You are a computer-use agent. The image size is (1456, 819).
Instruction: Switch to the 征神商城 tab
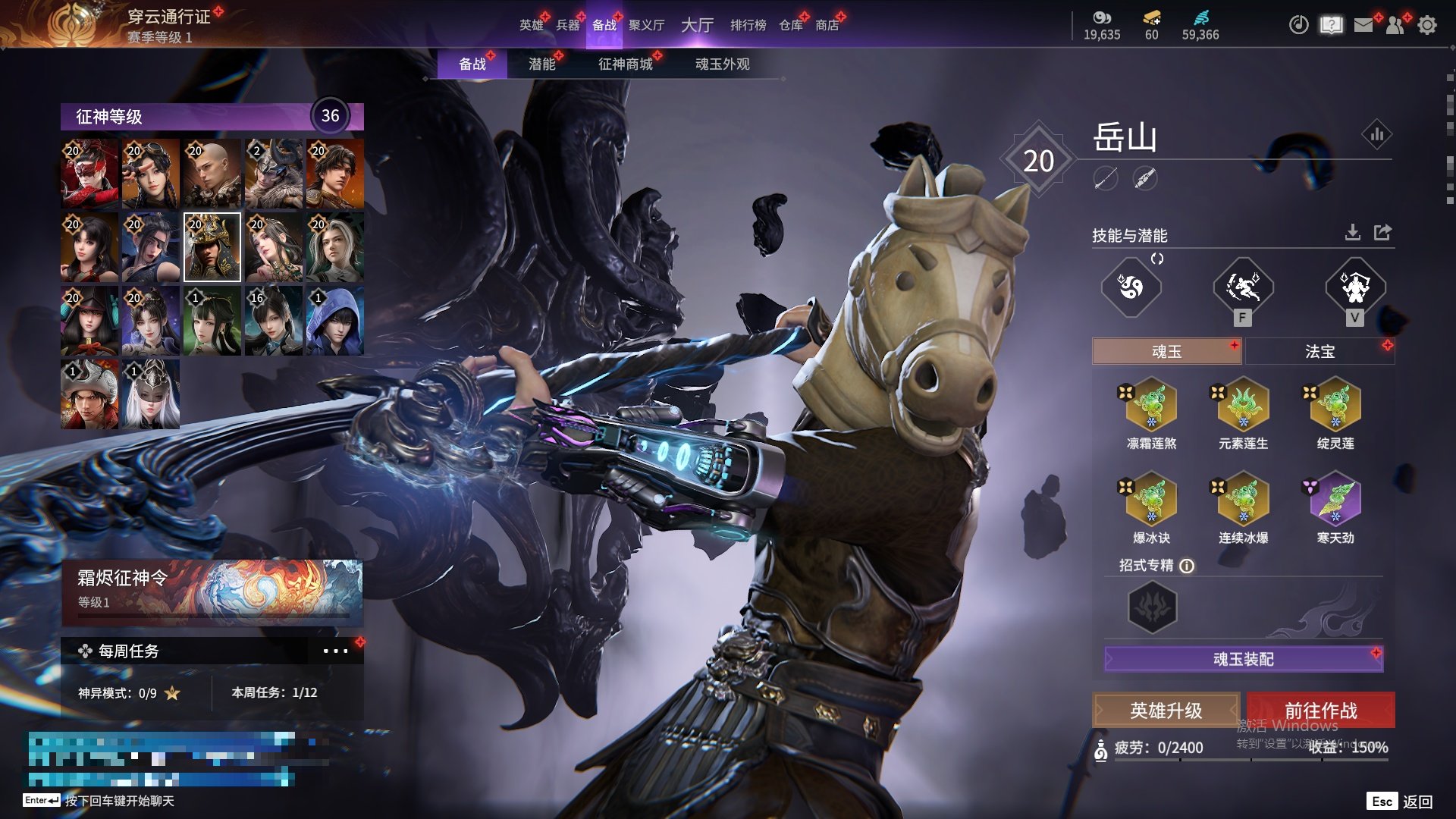[625, 64]
